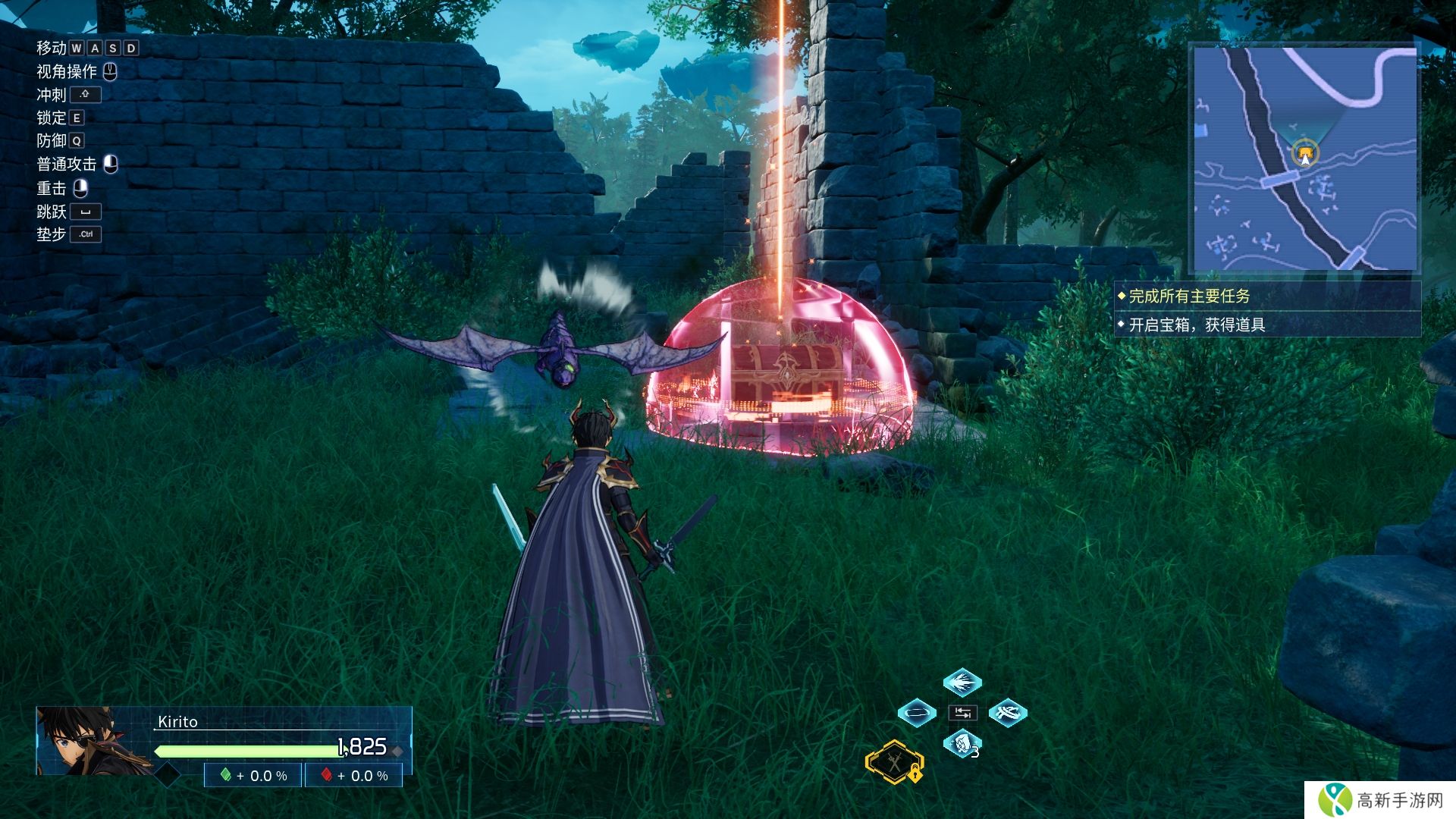Select the player marker on the minimap

(x=1304, y=155)
